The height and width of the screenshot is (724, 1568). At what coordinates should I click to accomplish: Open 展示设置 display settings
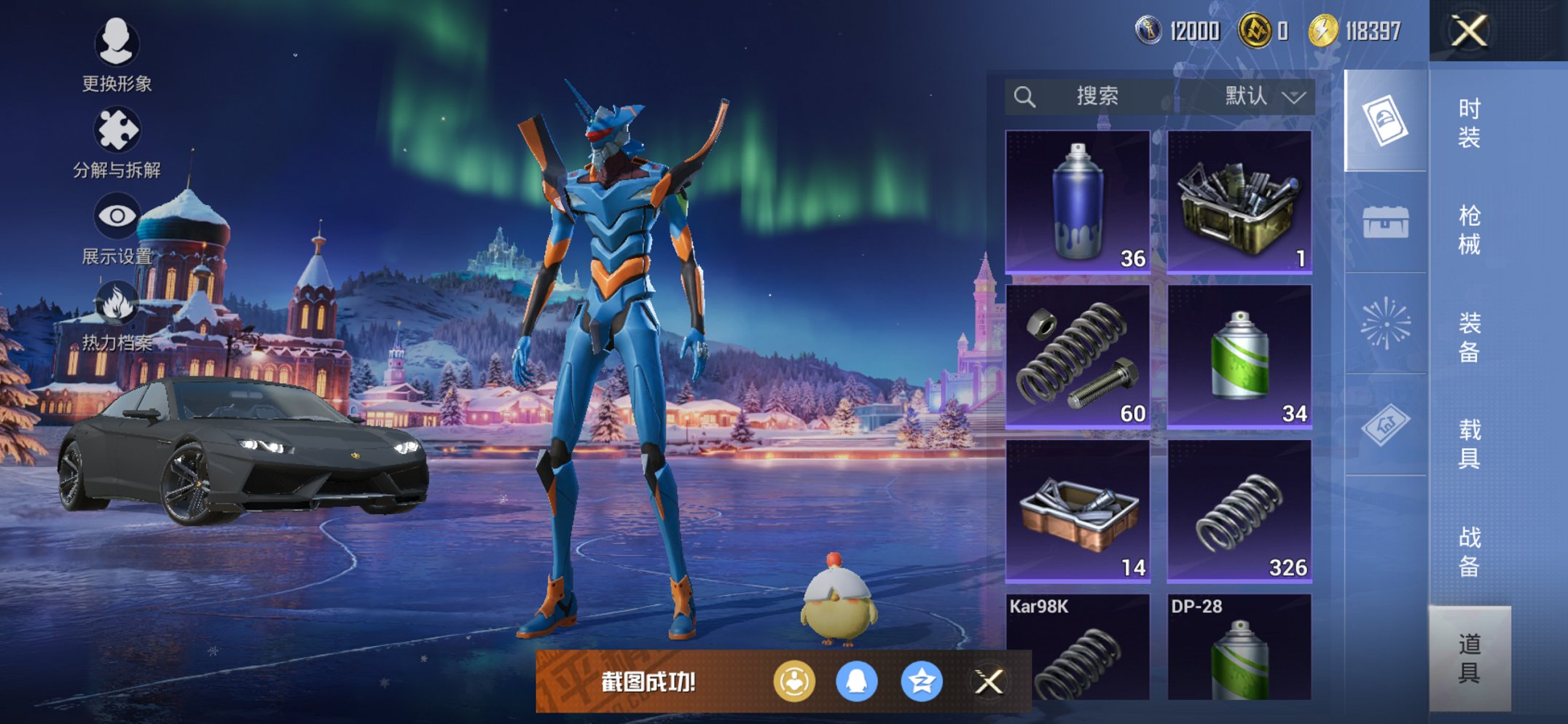tap(117, 227)
